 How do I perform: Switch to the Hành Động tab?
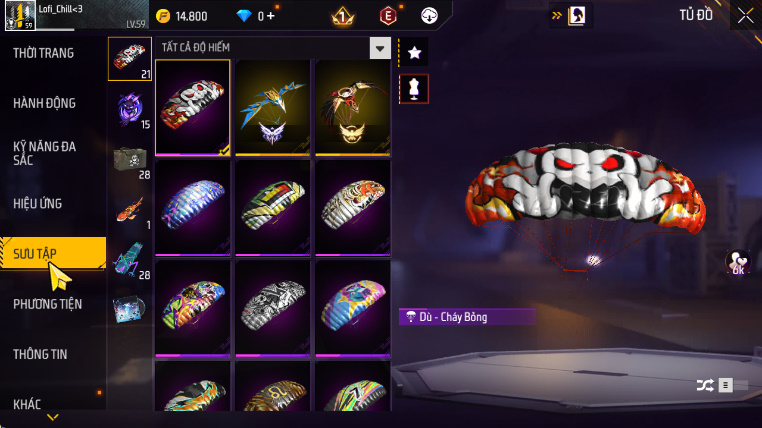pos(44,103)
